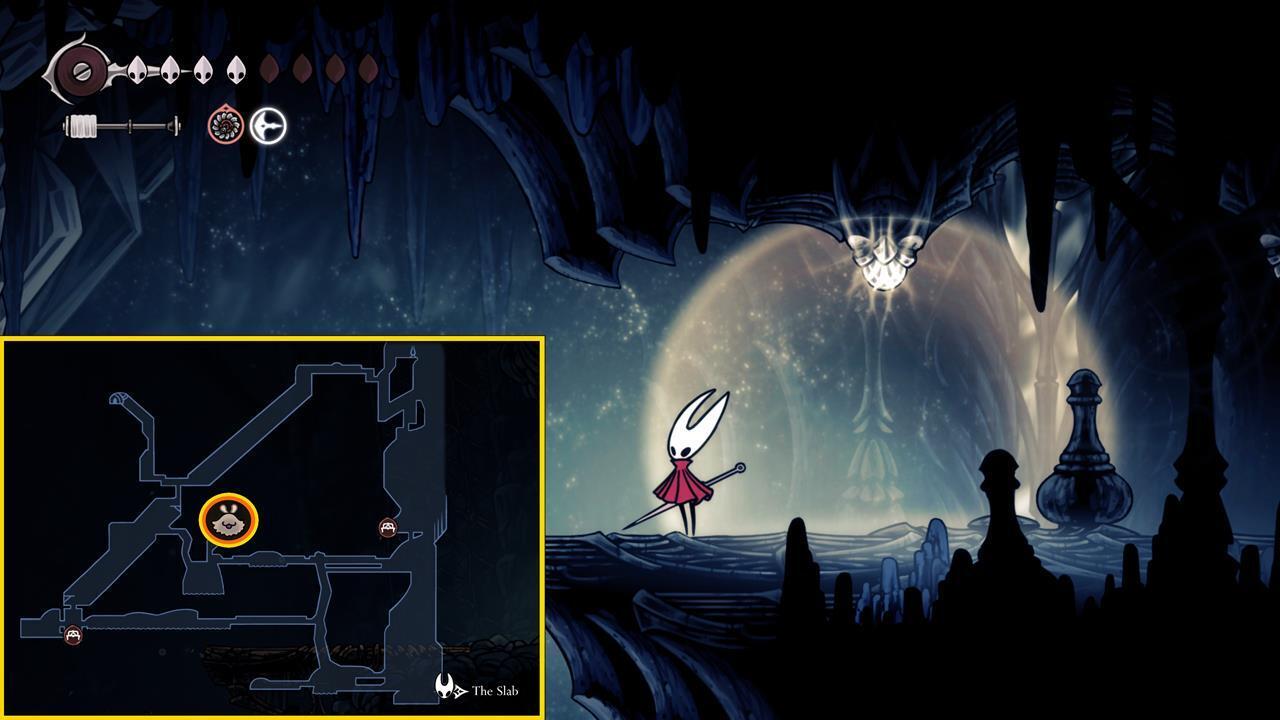Select the red pinwheel tool equipped in the HUD

coord(226,125)
